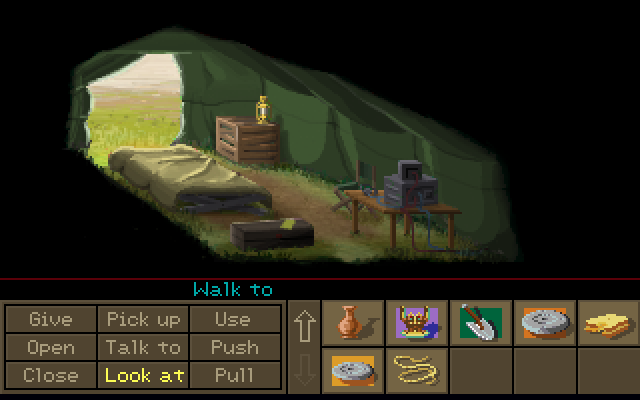
Task: Select the Open verb
Action: [51, 347]
